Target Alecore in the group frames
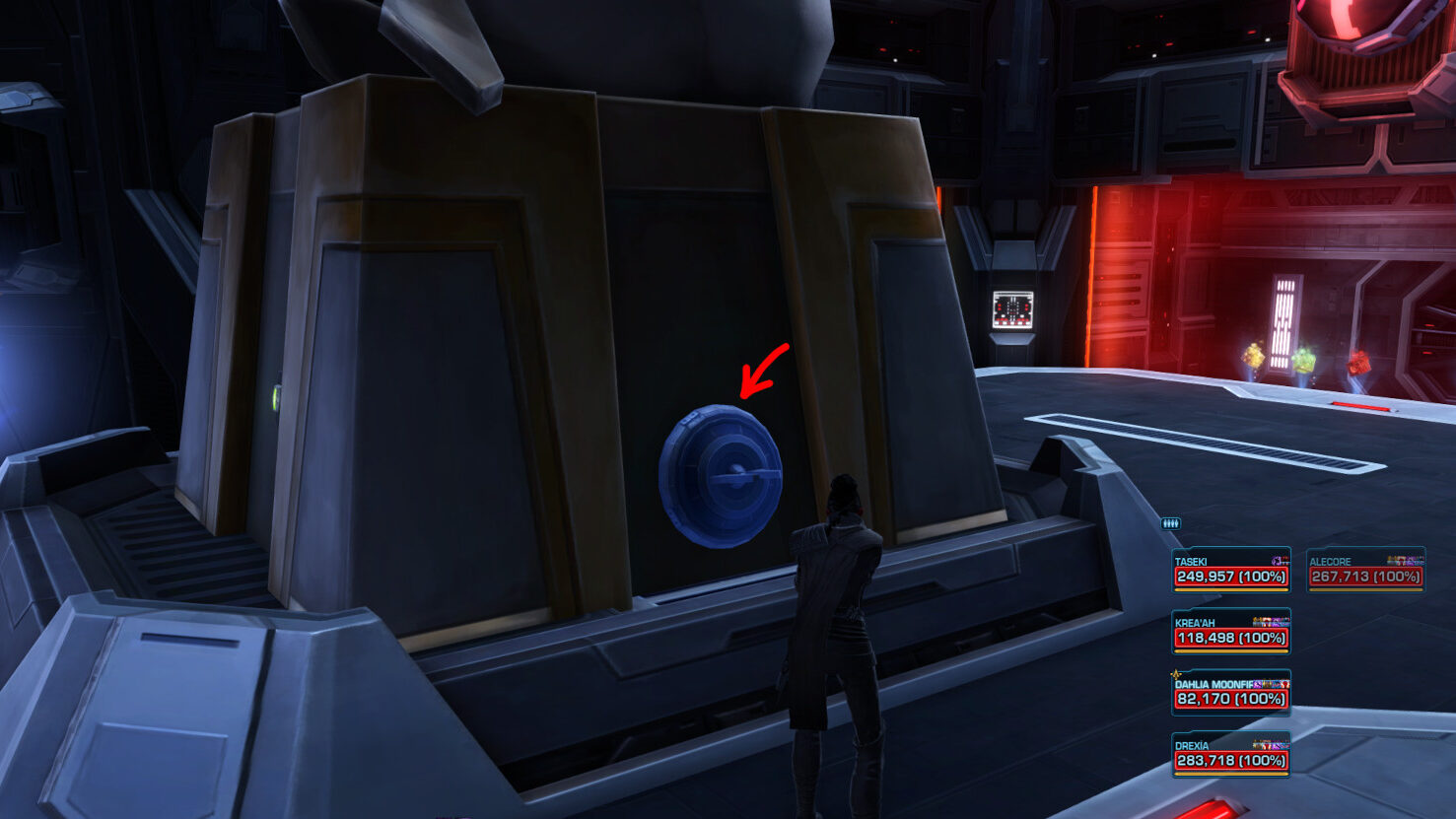This screenshot has height=819, width=1456. coord(1365,571)
